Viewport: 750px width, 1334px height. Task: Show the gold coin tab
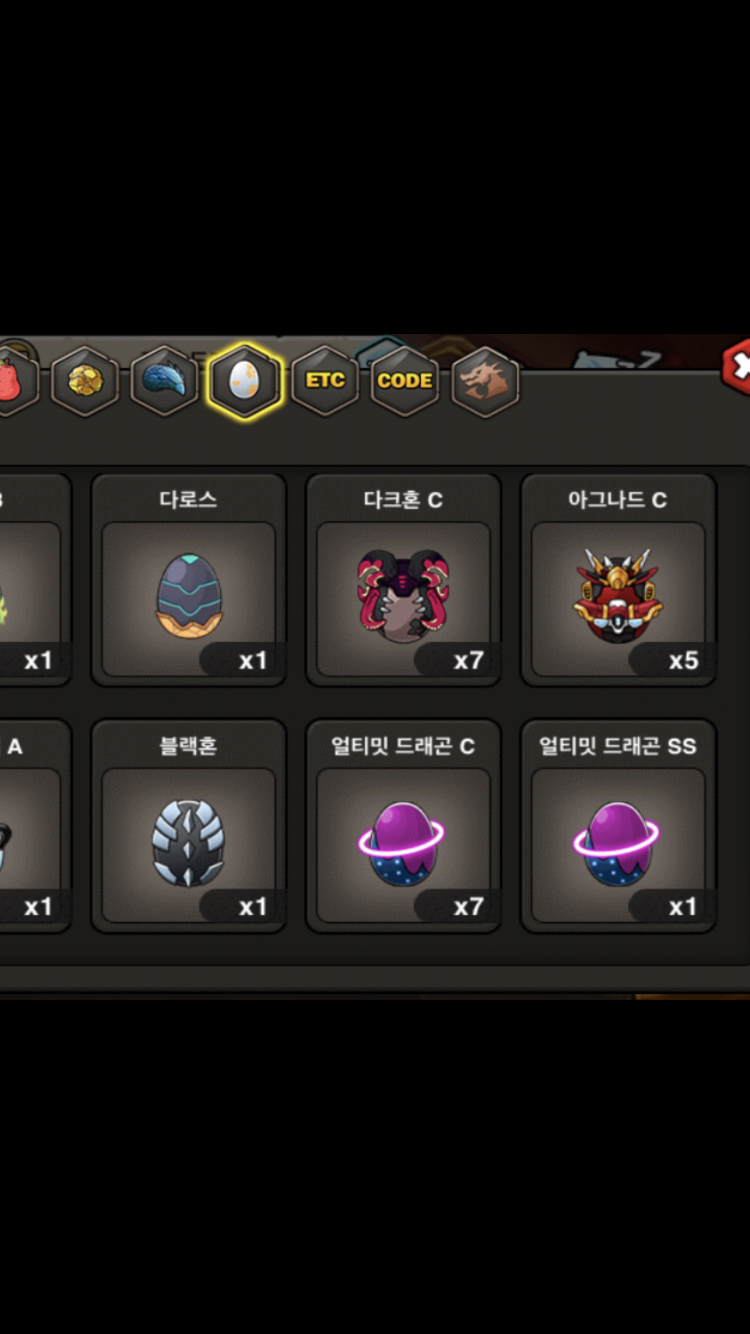(85, 381)
